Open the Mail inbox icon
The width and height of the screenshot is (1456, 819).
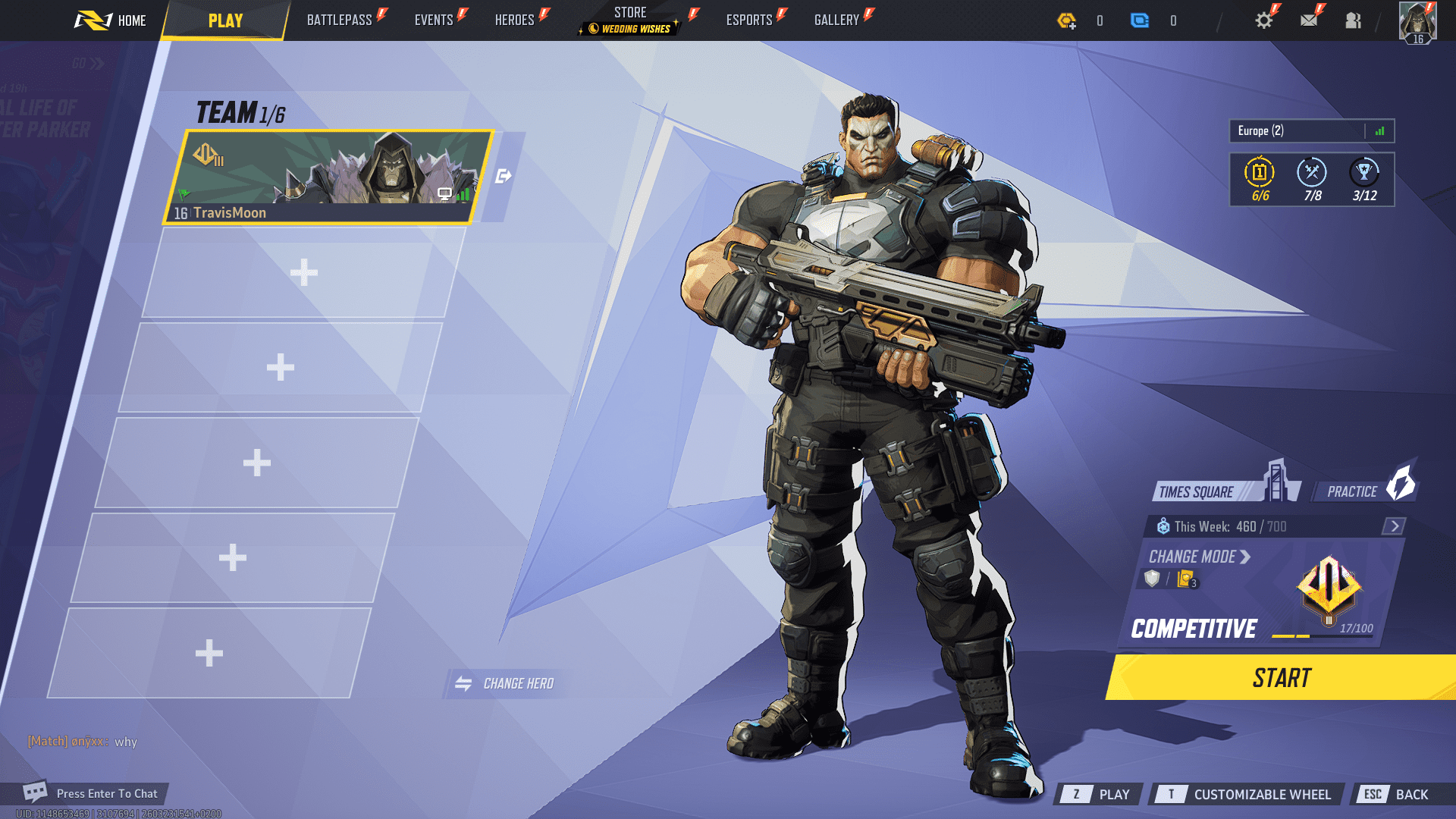tap(1308, 20)
